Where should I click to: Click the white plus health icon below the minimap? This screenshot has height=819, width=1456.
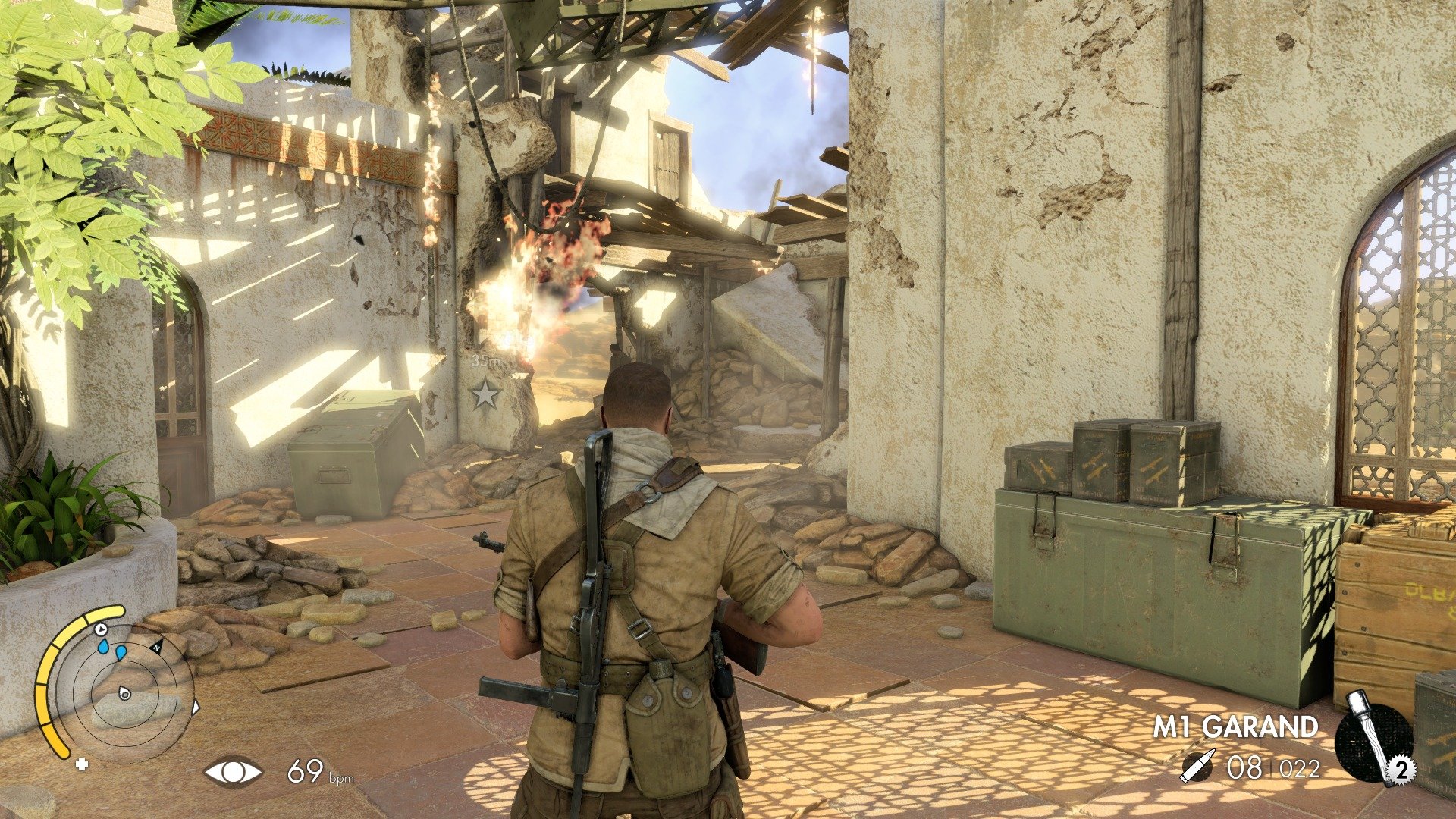tap(83, 764)
